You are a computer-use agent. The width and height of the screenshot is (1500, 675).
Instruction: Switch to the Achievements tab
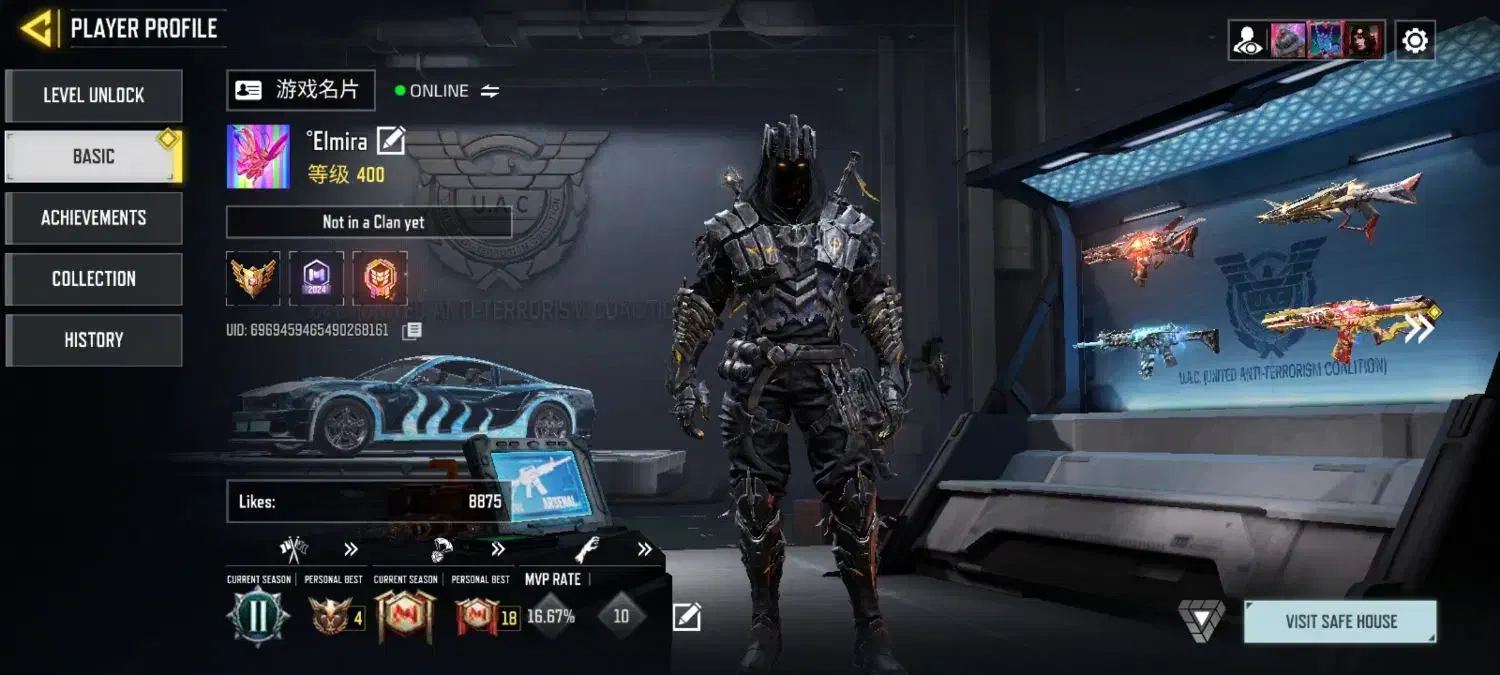94,218
